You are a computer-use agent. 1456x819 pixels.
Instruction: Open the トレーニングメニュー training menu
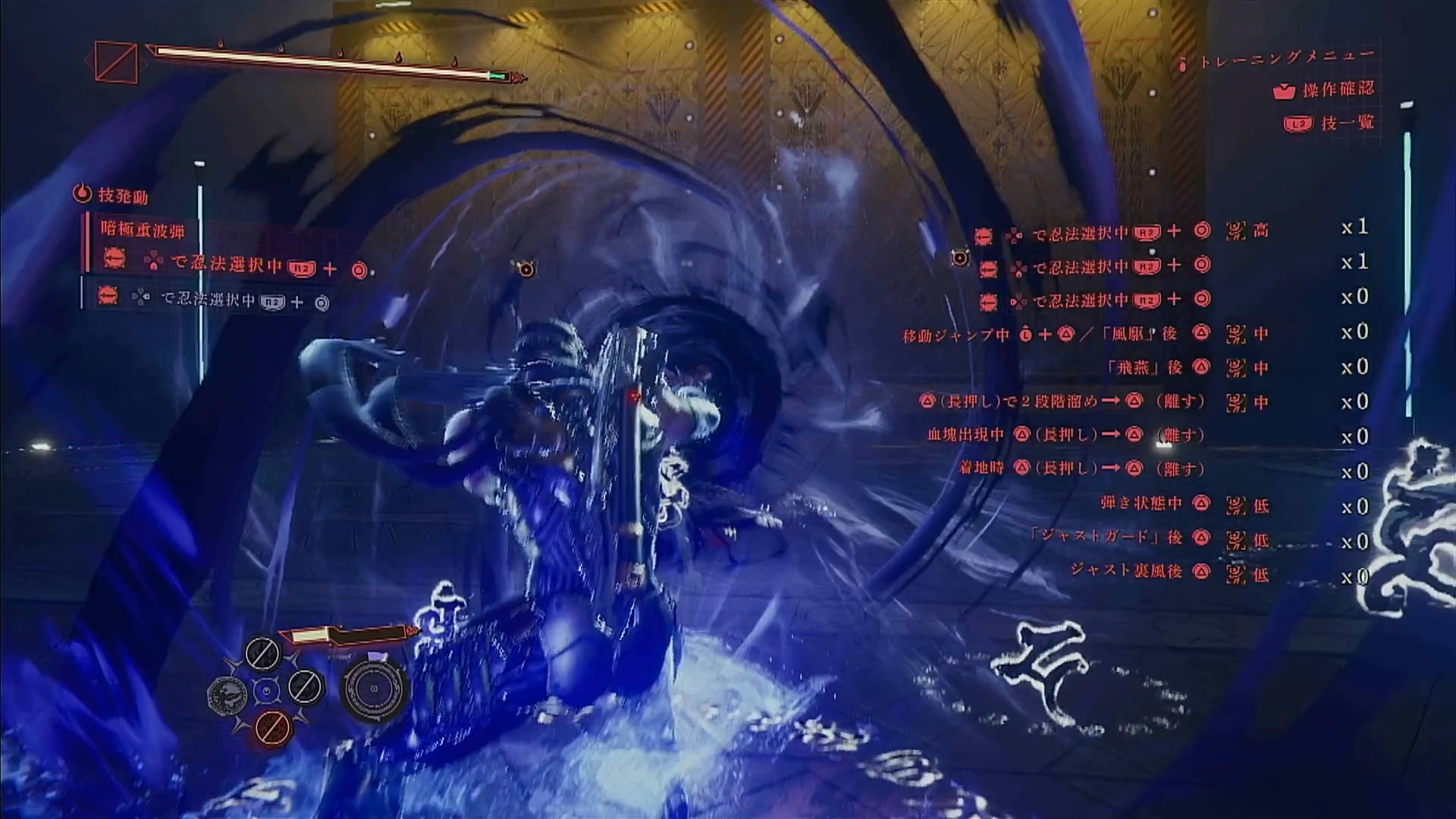[1286, 58]
